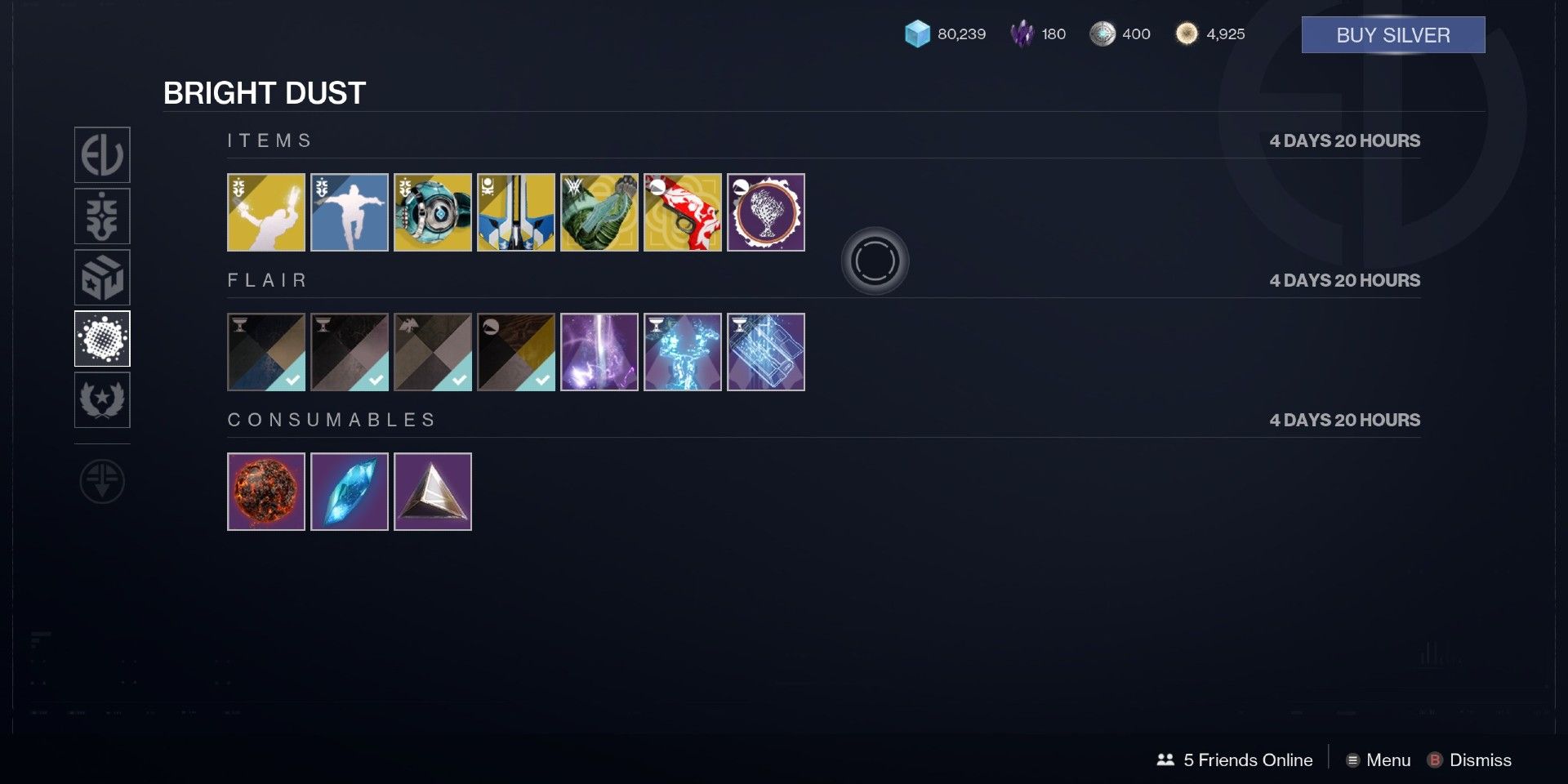Viewport: 1568px width, 784px height.
Task: Open the Bright Engrams sidebar section
Action: tap(103, 278)
